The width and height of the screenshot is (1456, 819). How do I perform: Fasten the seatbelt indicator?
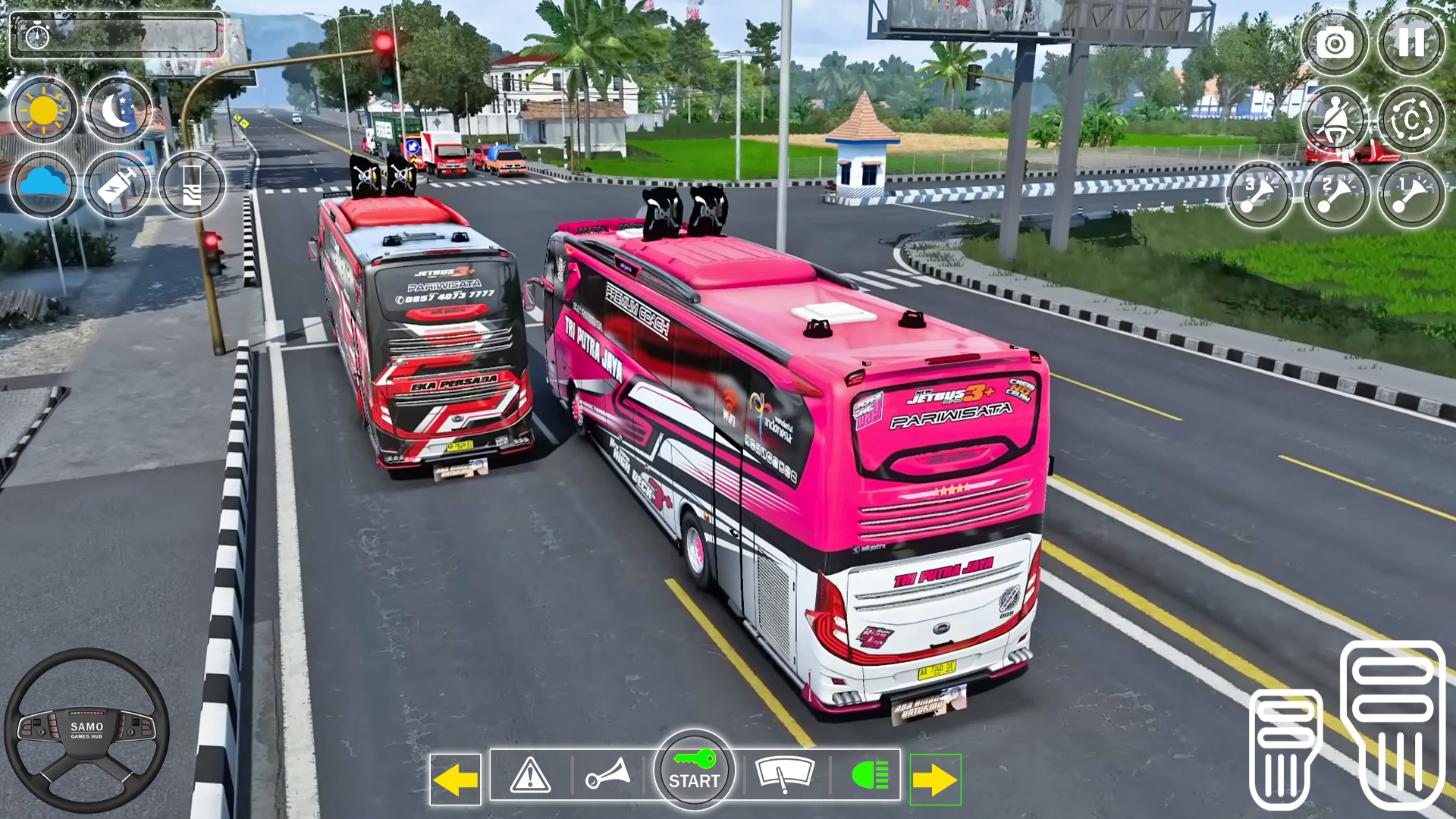(1335, 119)
